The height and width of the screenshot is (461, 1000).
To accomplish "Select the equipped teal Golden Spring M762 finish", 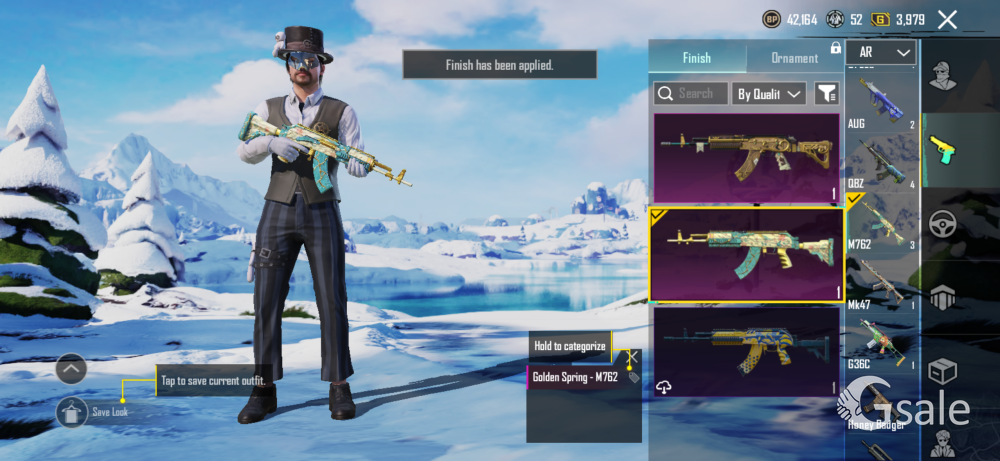I will coord(747,255).
